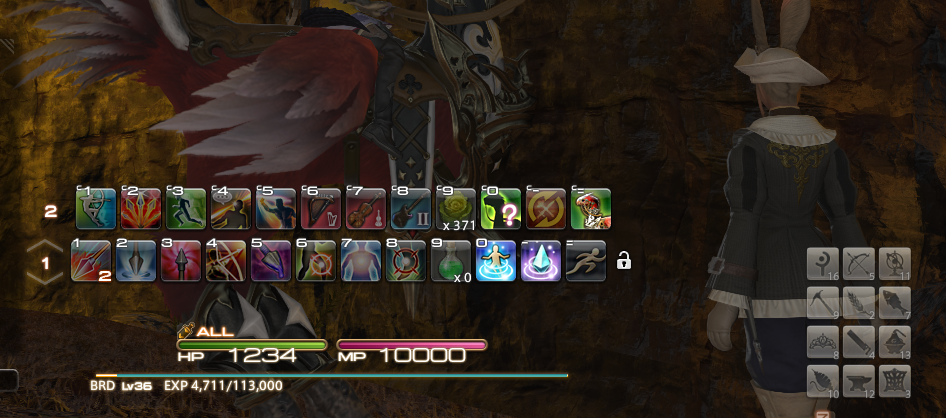The height and width of the screenshot is (418, 946).
Task: Summon the red armored mount
Action: click(592, 208)
